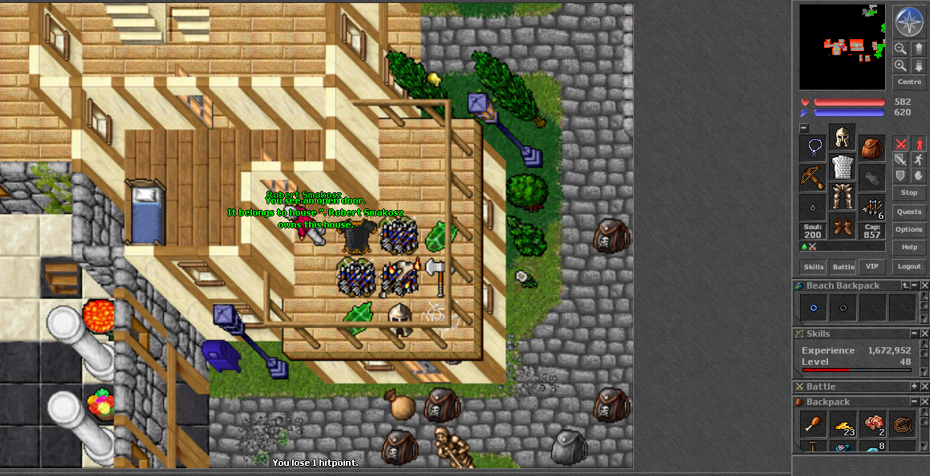This screenshot has width=930, height=476.
Task: Open the VIP list
Action: pyautogui.click(x=873, y=267)
